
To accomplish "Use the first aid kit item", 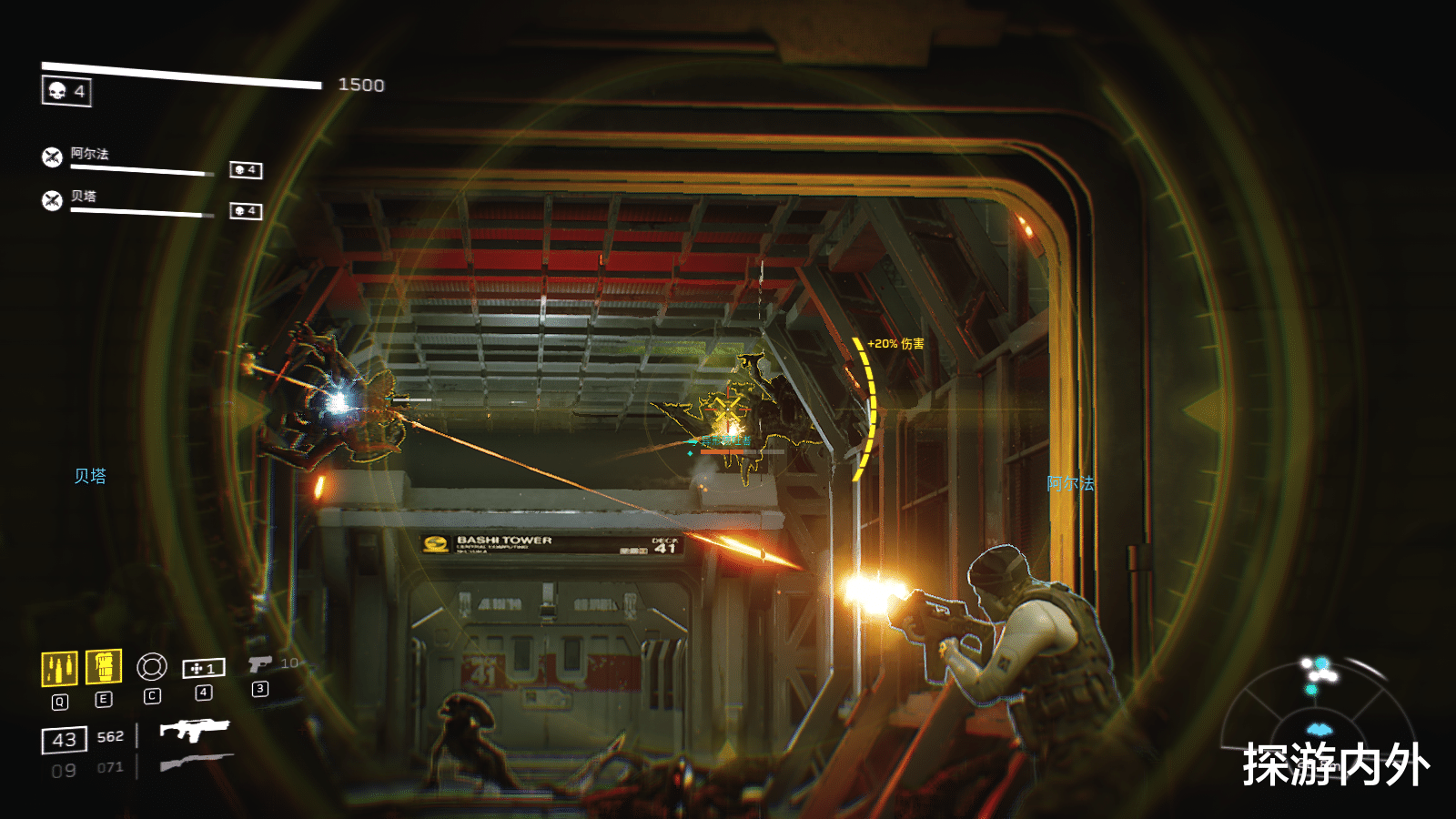I will pyautogui.click(x=204, y=669).
